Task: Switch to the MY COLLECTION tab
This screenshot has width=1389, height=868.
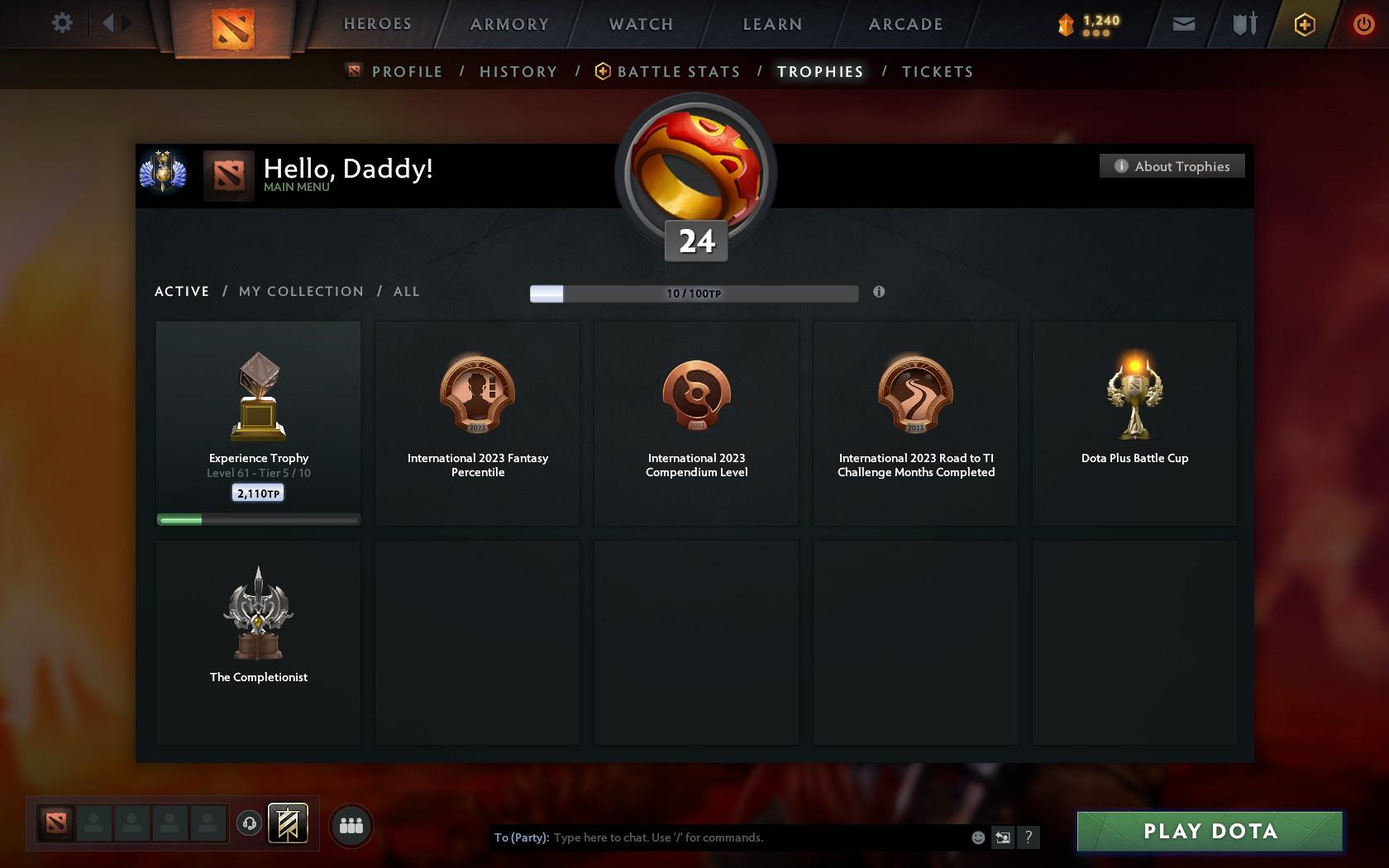Action: pos(300,292)
